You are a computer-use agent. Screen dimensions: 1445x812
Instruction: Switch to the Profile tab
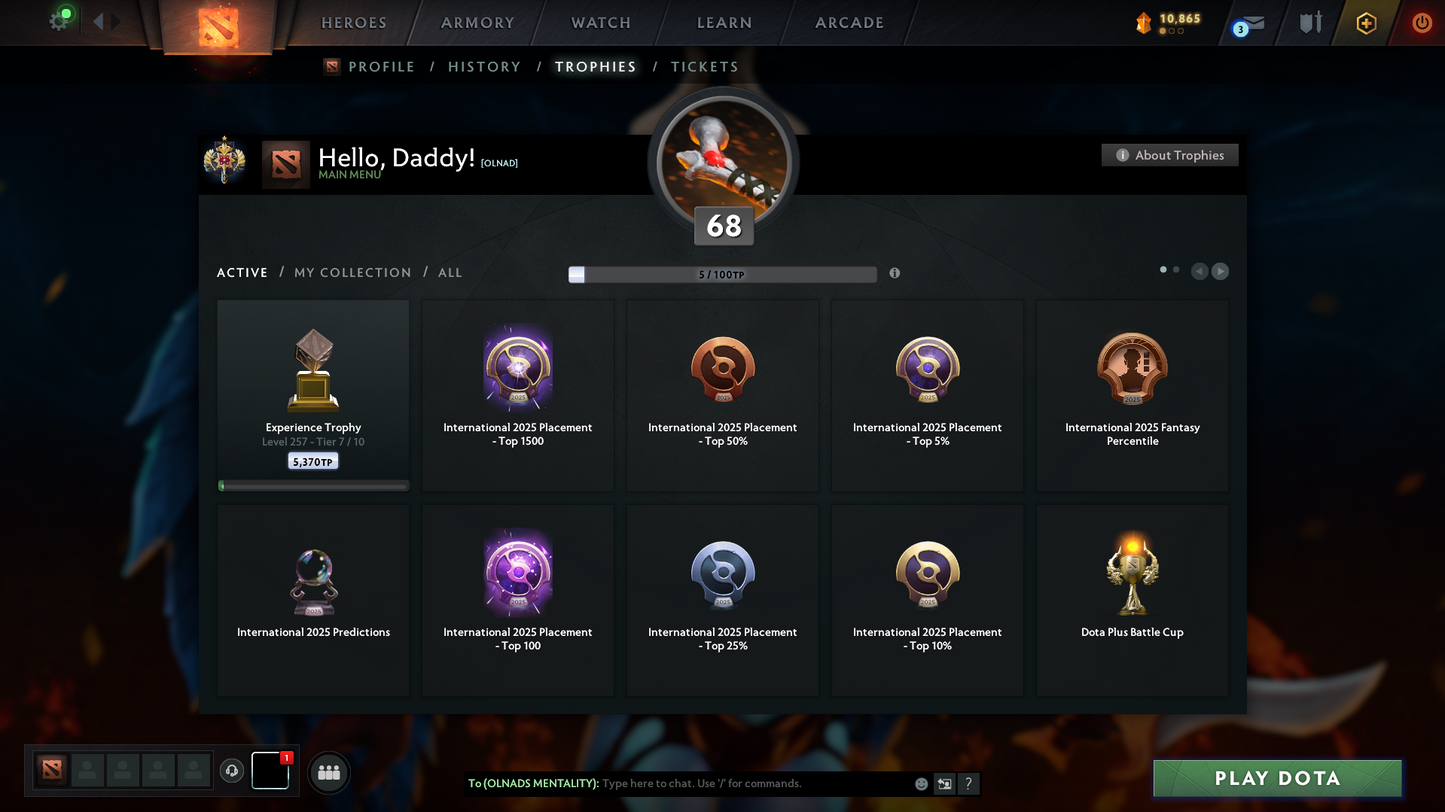pyautogui.click(x=381, y=67)
